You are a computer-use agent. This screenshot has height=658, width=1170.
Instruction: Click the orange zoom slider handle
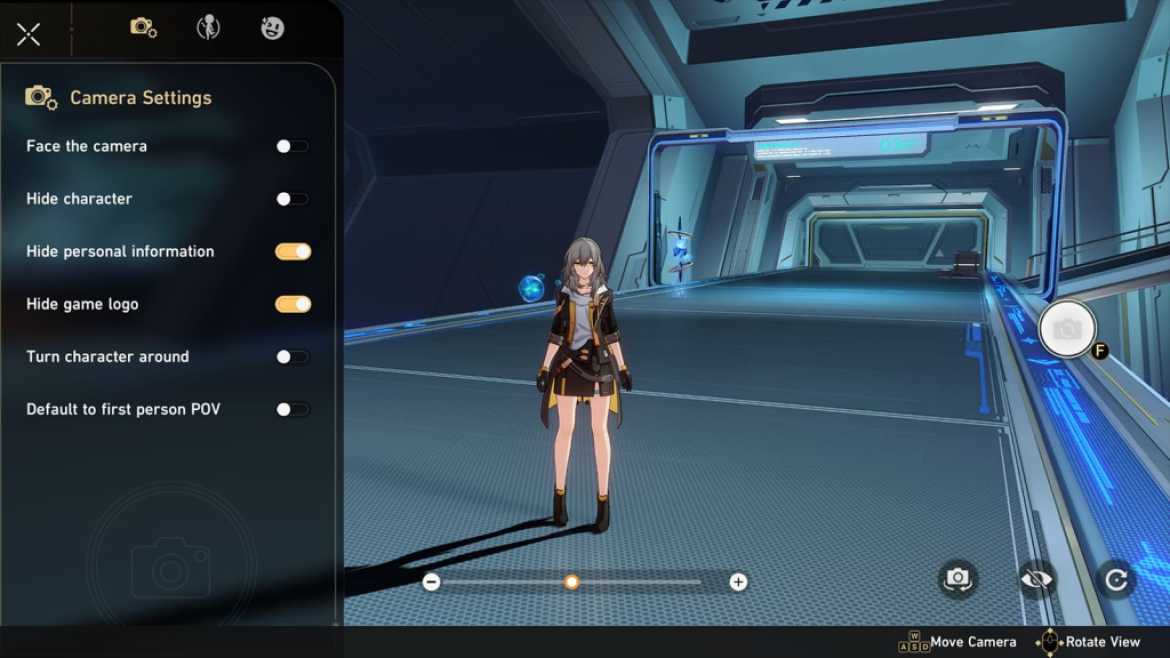click(572, 582)
